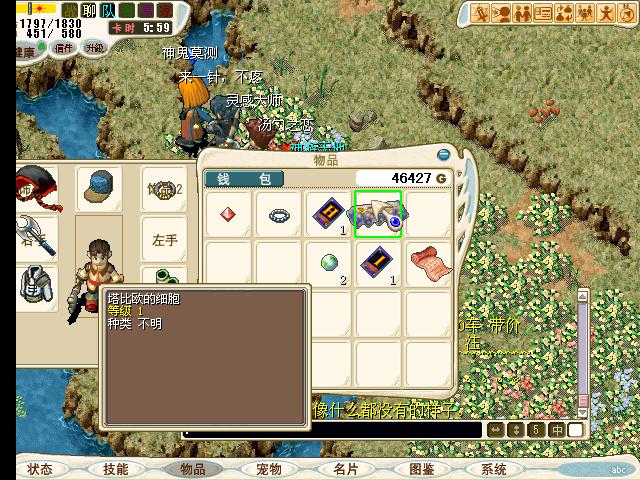This screenshot has width=640, height=480.
Task: Show the 名片 (Name Card) tab
Action: pos(345,469)
